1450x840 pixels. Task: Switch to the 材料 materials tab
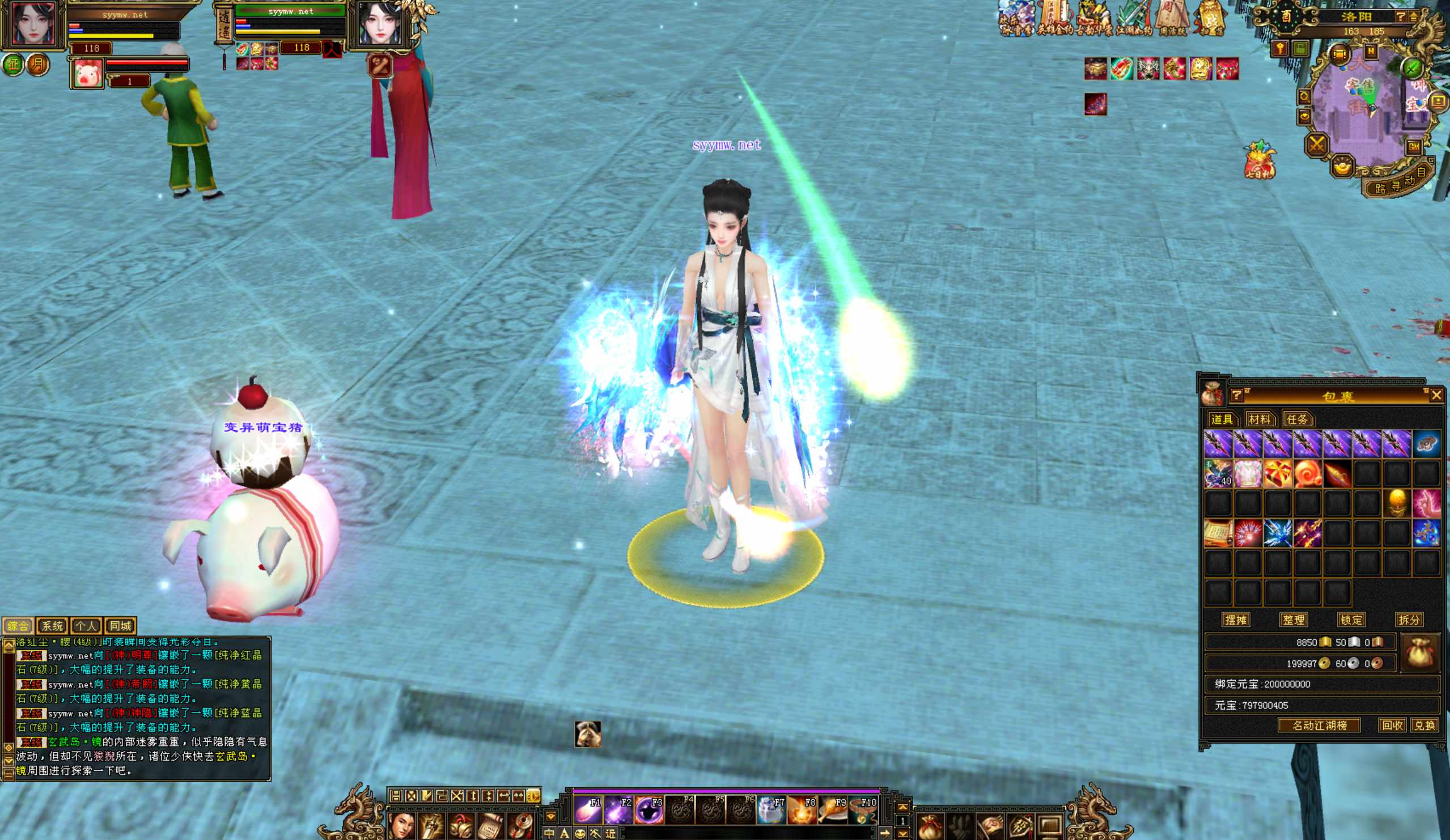coord(1260,419)
